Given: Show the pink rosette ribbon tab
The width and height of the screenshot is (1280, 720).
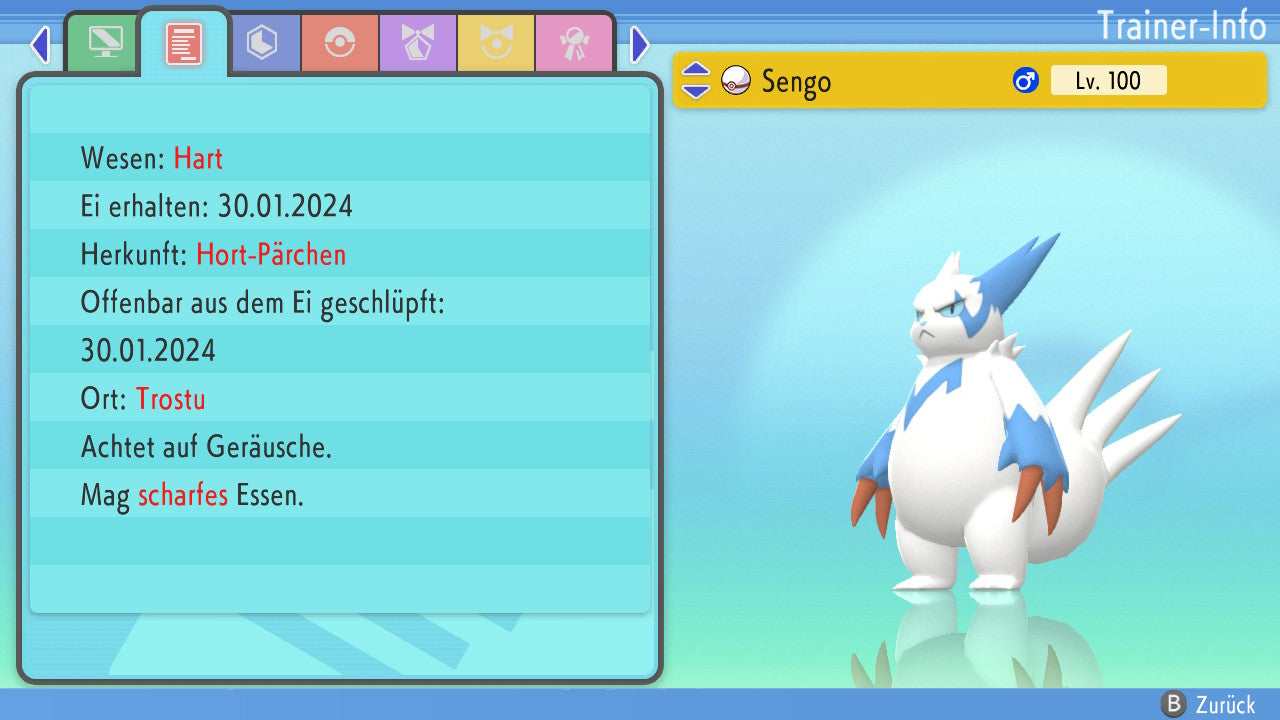Looking at the screenshot, I should [x=574, y=44].
